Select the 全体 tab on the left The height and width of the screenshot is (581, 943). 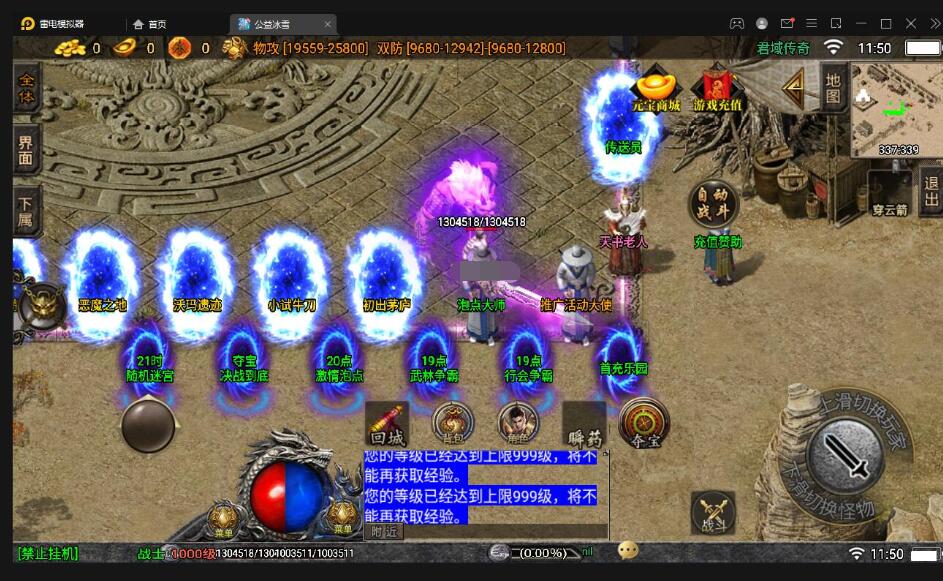(x=26, y=89)
